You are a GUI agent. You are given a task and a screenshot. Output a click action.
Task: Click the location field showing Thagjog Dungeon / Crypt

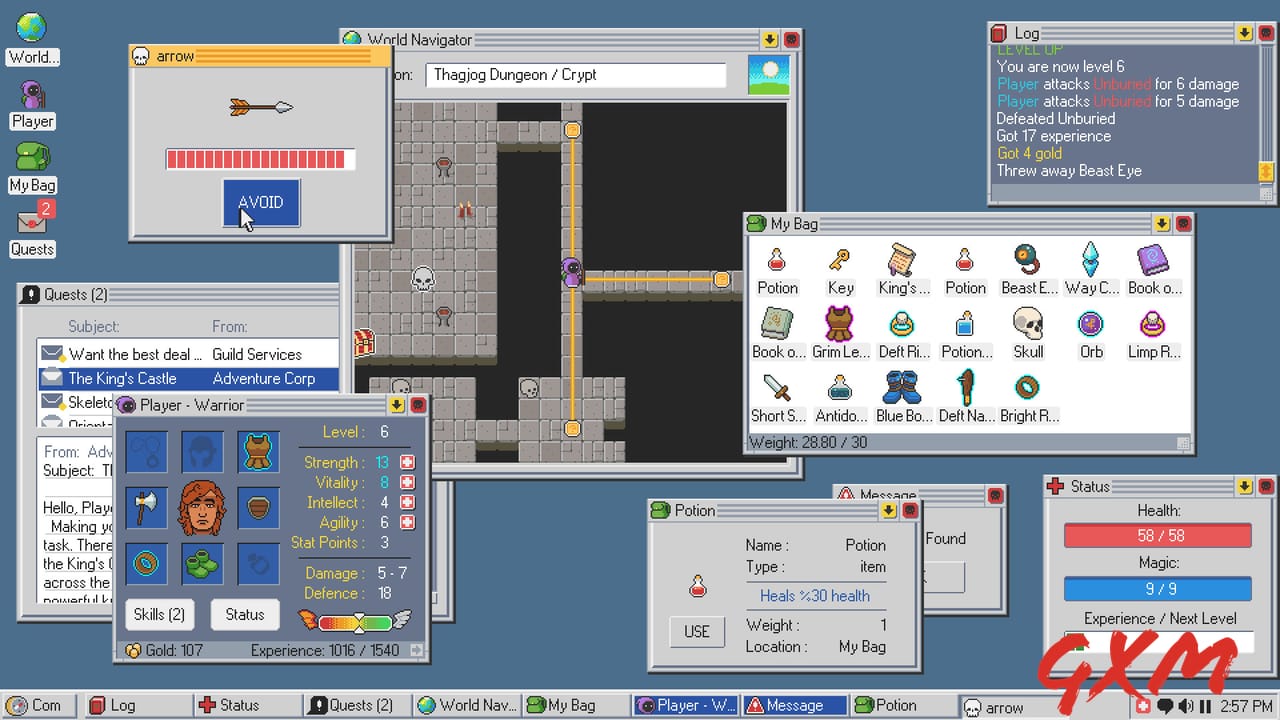point(576,74)
